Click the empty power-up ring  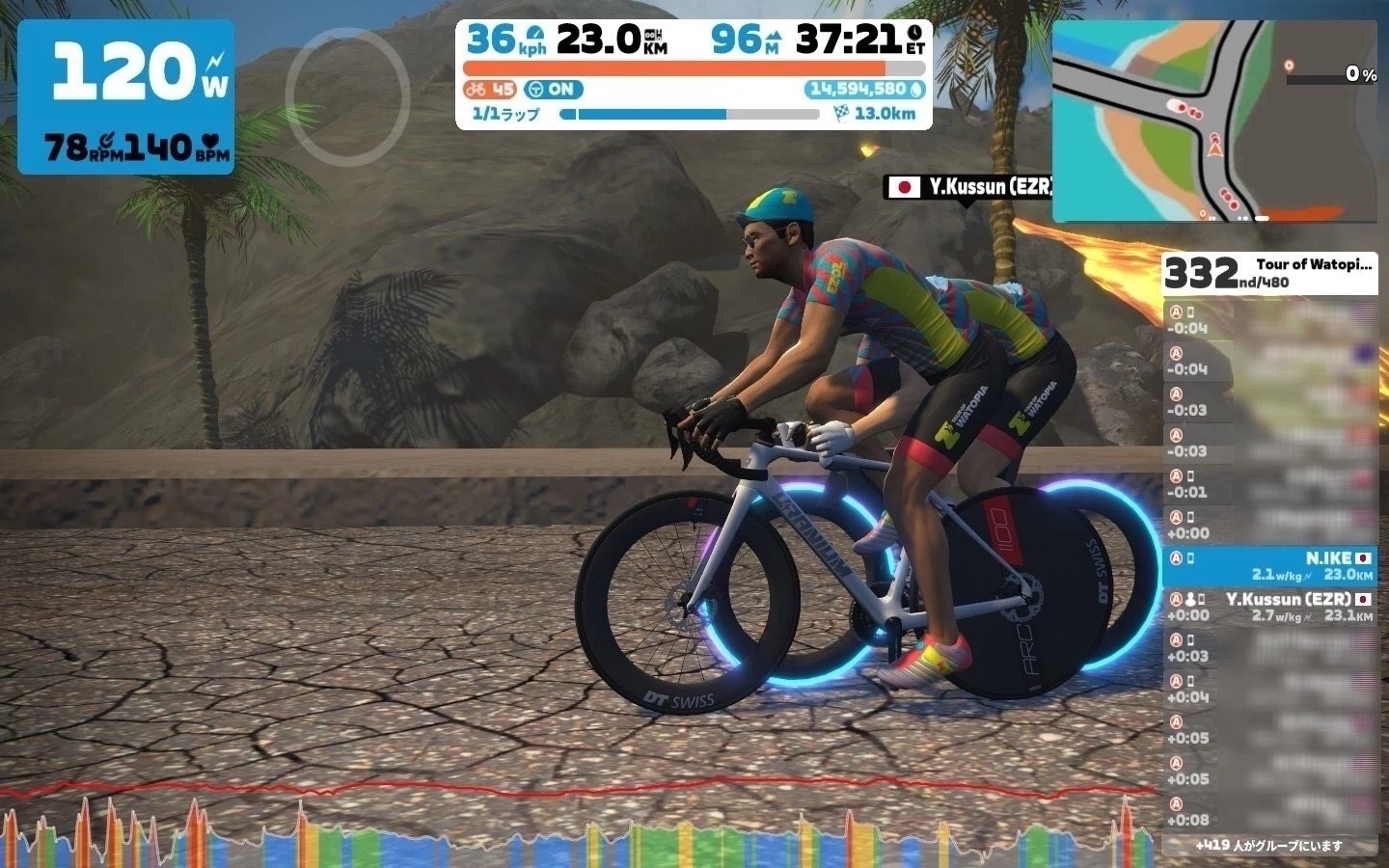click(347, 94)
